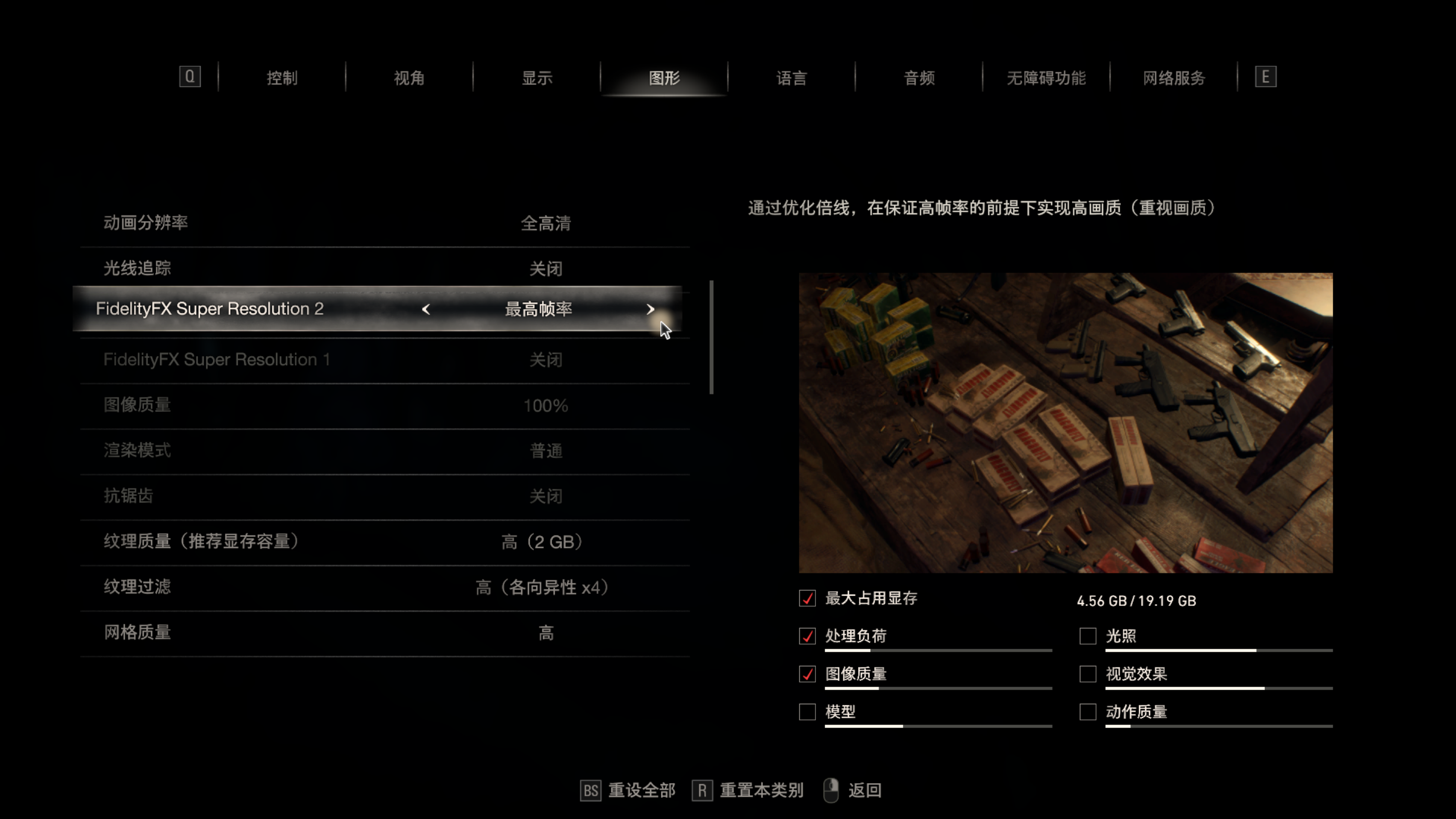The width and height of the screenshot is (1456, 819).
Task: Enable the 视觉效果 checkbox
Action: [1087, 674]
